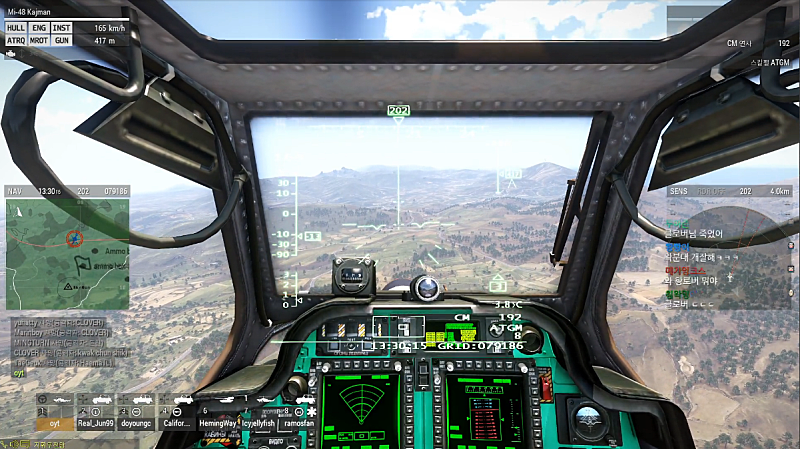Click the ATRQ status indicator

[x=16, y=41]
